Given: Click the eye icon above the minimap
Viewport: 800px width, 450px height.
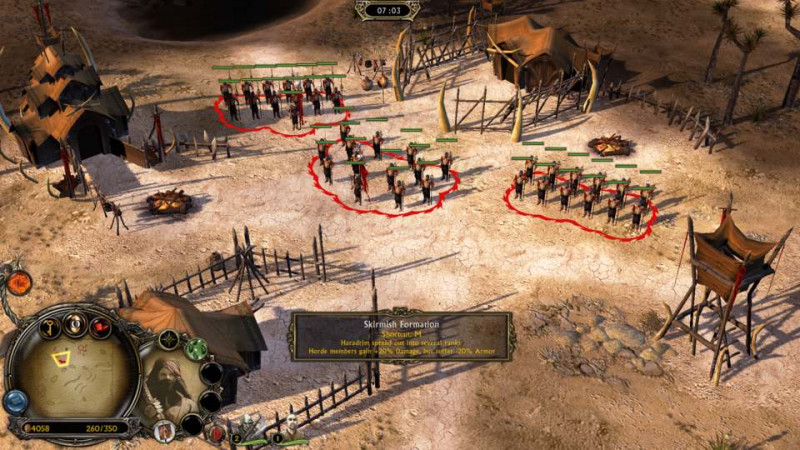Looking at the screenshot, I should pyautogui.click(x=74, y=322).
